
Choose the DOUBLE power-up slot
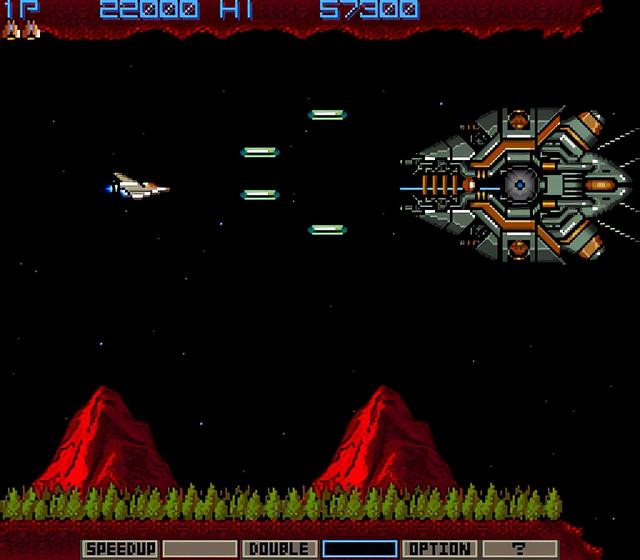[x=279, y=549]
